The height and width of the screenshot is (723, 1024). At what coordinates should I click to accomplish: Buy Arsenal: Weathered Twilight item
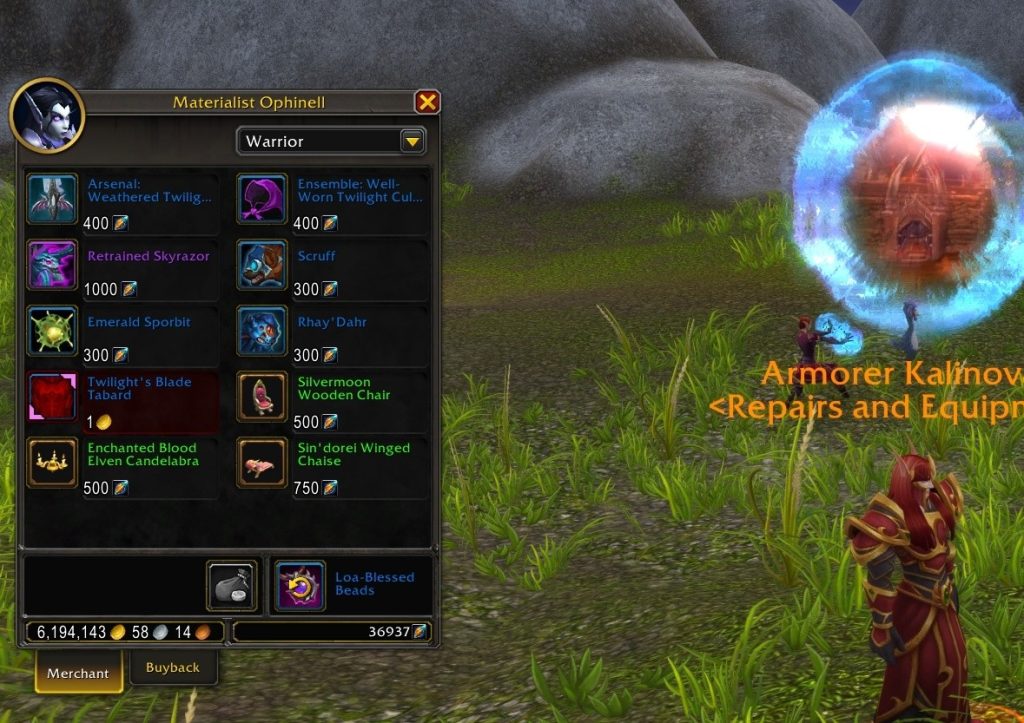52,199
